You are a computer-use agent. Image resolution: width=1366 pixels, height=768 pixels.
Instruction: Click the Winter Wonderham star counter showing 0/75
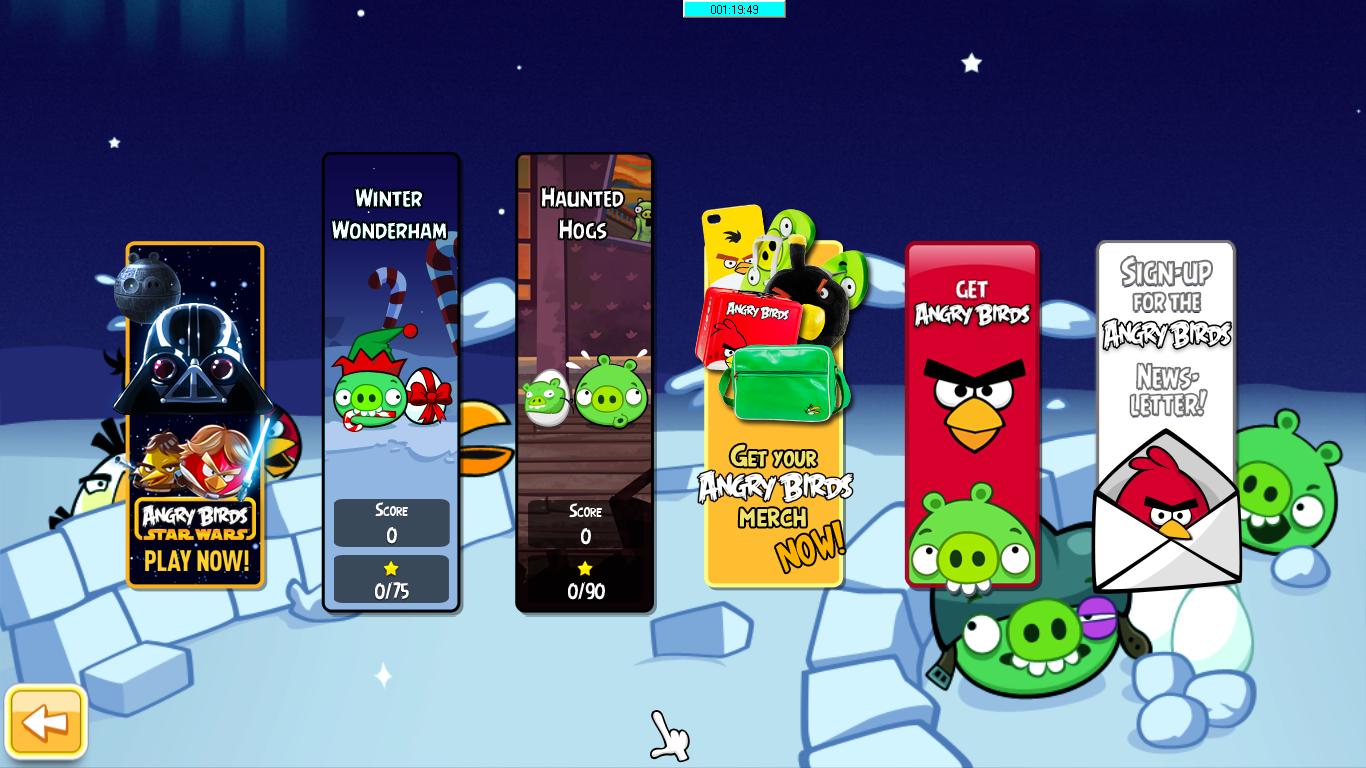tap(391, 578)
